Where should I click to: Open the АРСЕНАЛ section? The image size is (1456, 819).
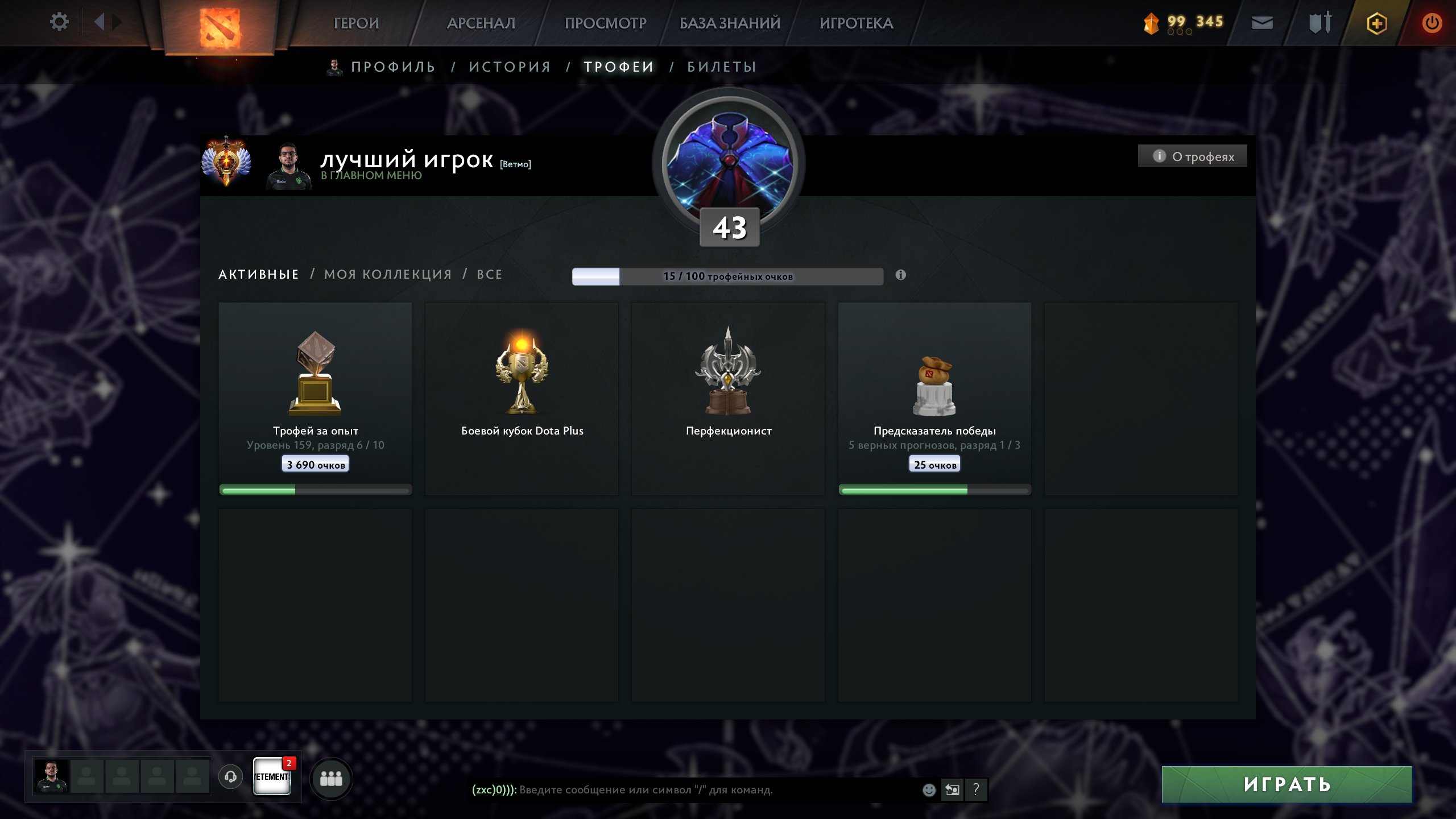(481, 24)
